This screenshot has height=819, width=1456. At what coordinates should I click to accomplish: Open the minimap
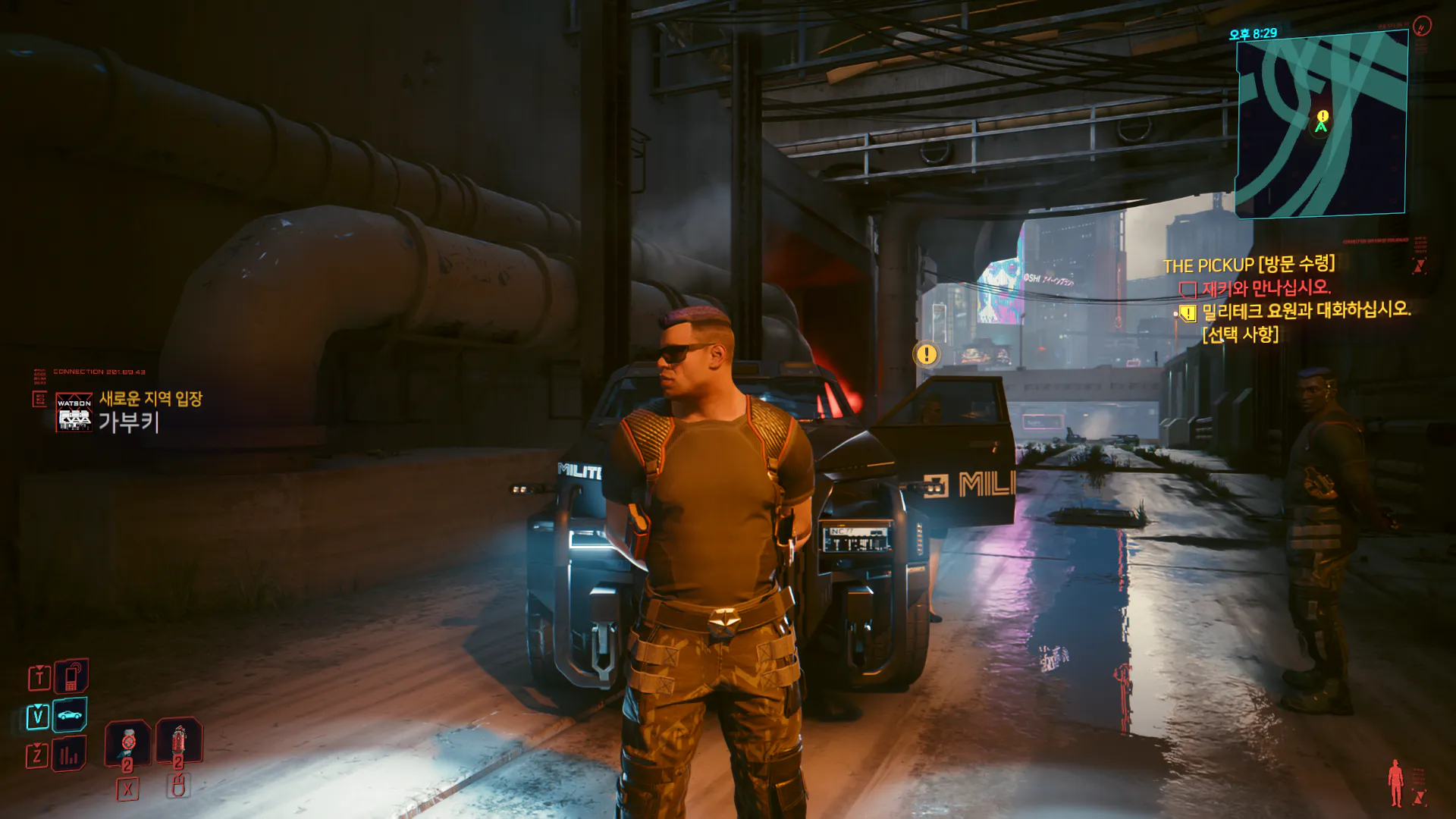point(1321,125)
